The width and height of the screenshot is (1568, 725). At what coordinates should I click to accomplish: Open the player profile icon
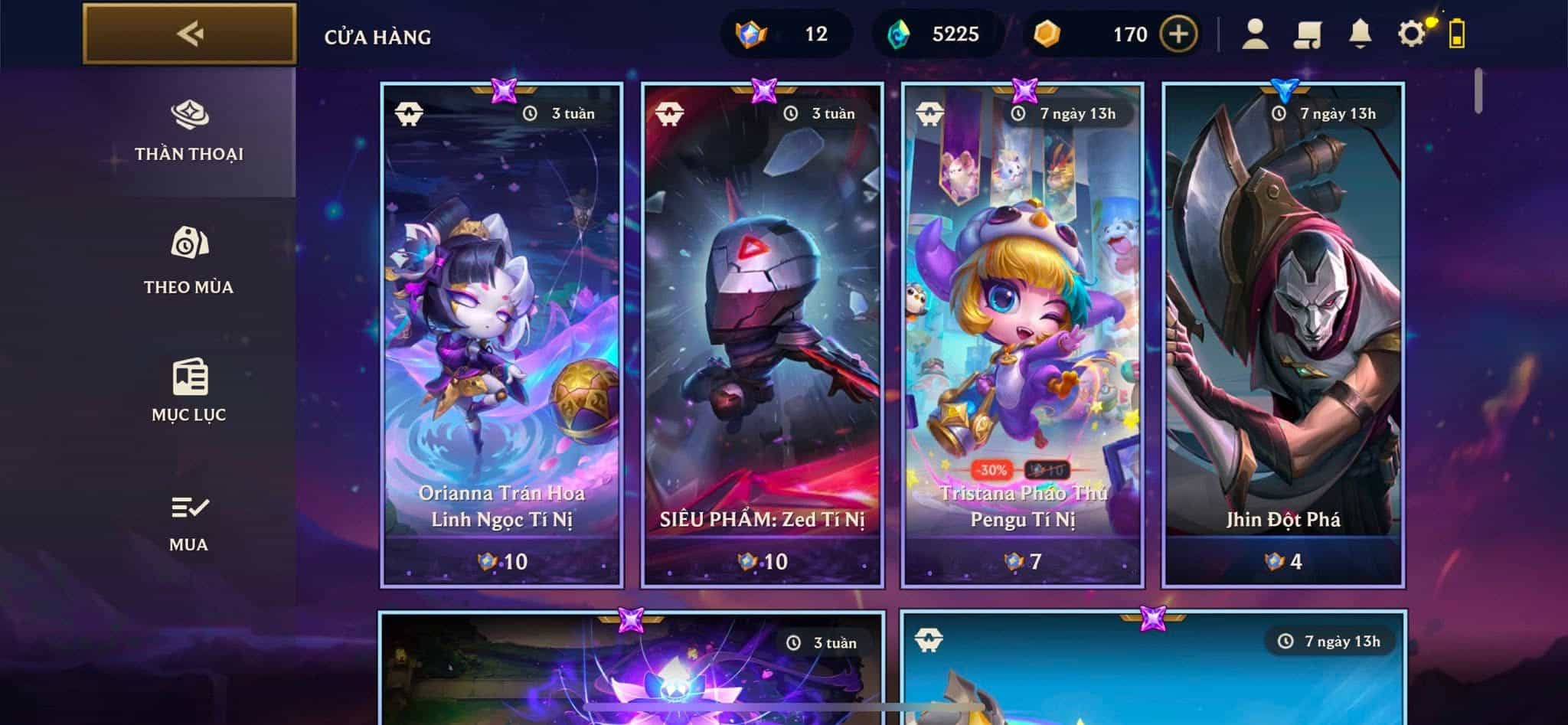click(1254, 34)
